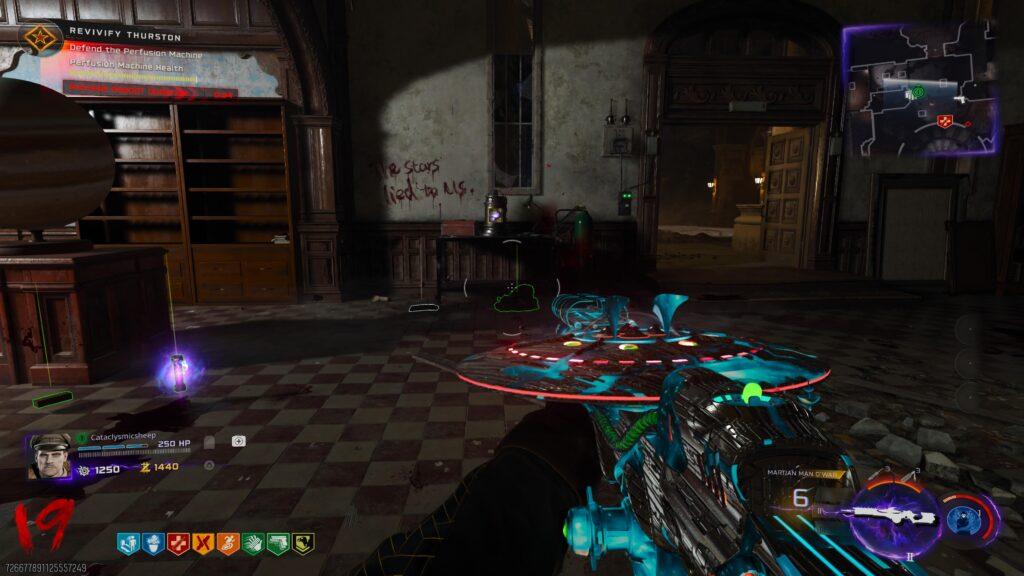Open the minimap
This screenshot has width=1024, height=576.
[x=921, y=88]
